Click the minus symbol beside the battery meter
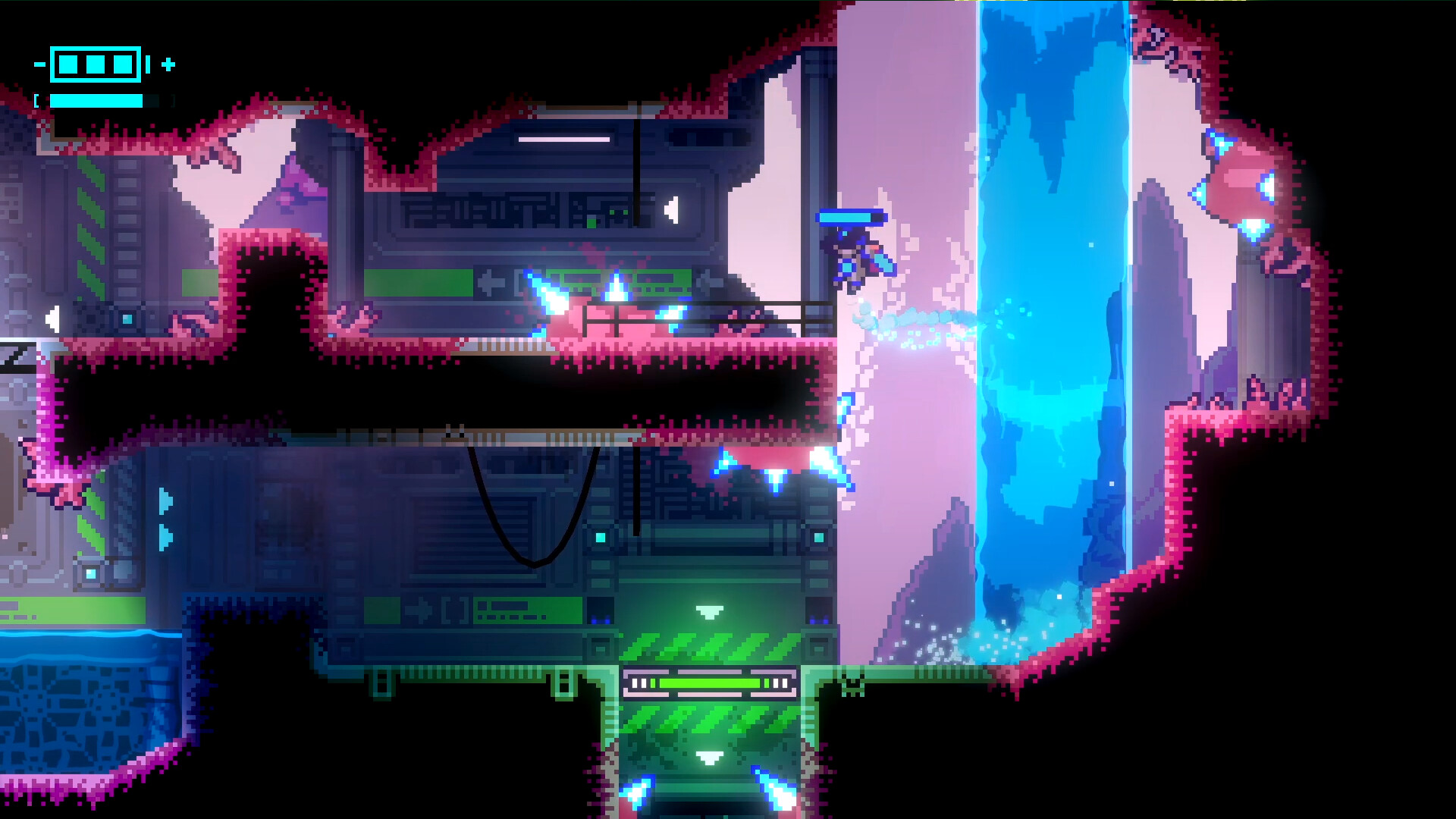The width and height of the screenshot is (1456, 819). click(x=38, y=64)
